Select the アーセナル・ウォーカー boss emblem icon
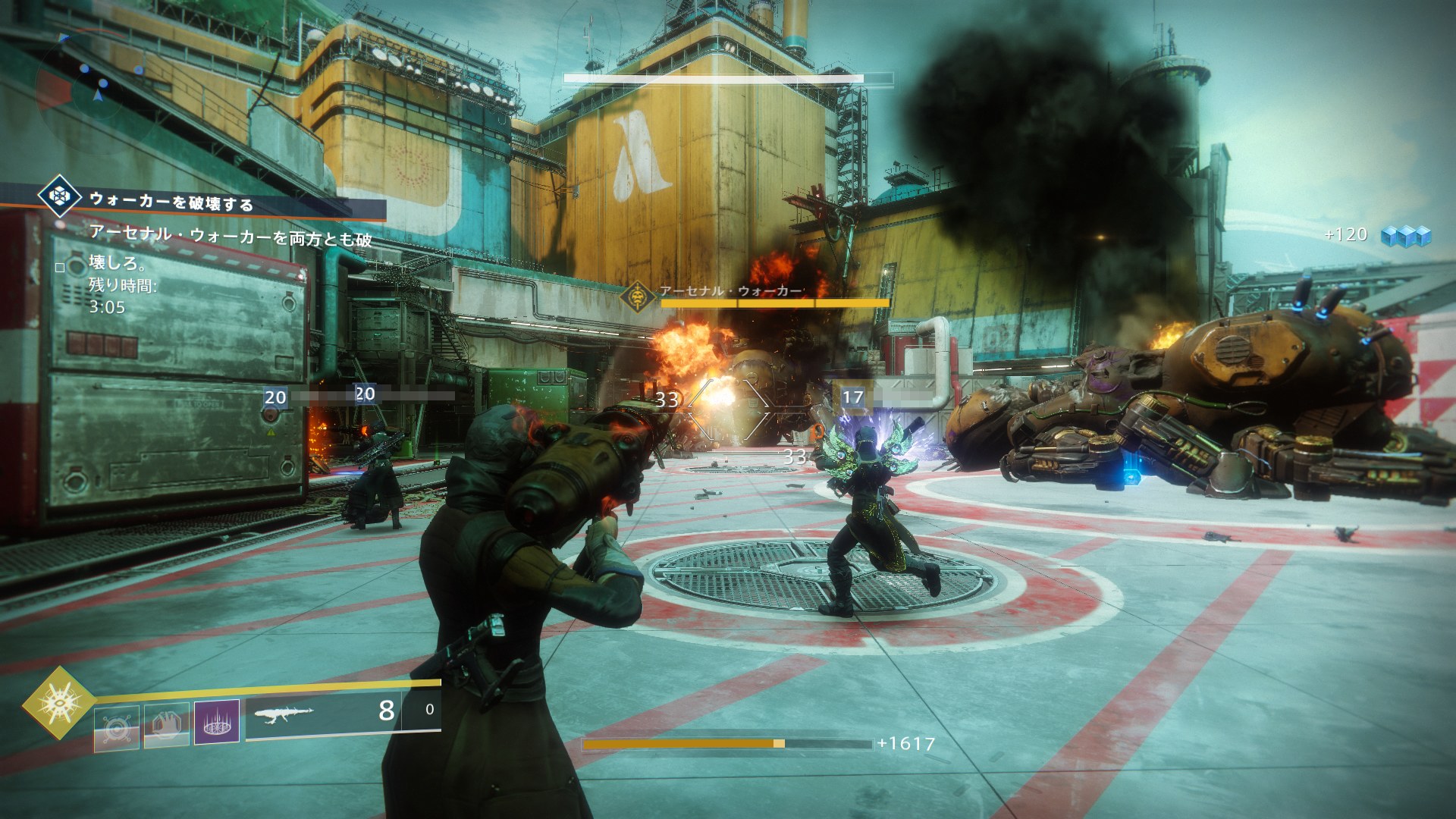The width and height of the screenshot is (1456, 819). pyautogui.click(x=639, y=296)
